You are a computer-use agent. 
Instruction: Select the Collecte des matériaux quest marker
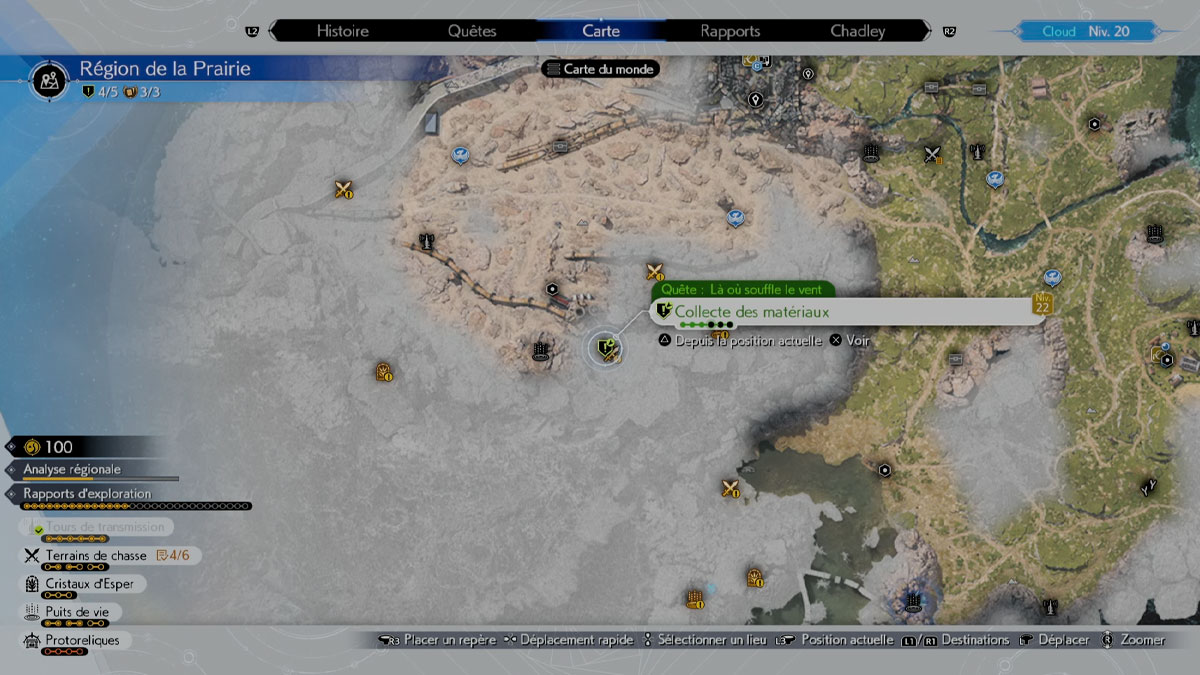(752, 313)
